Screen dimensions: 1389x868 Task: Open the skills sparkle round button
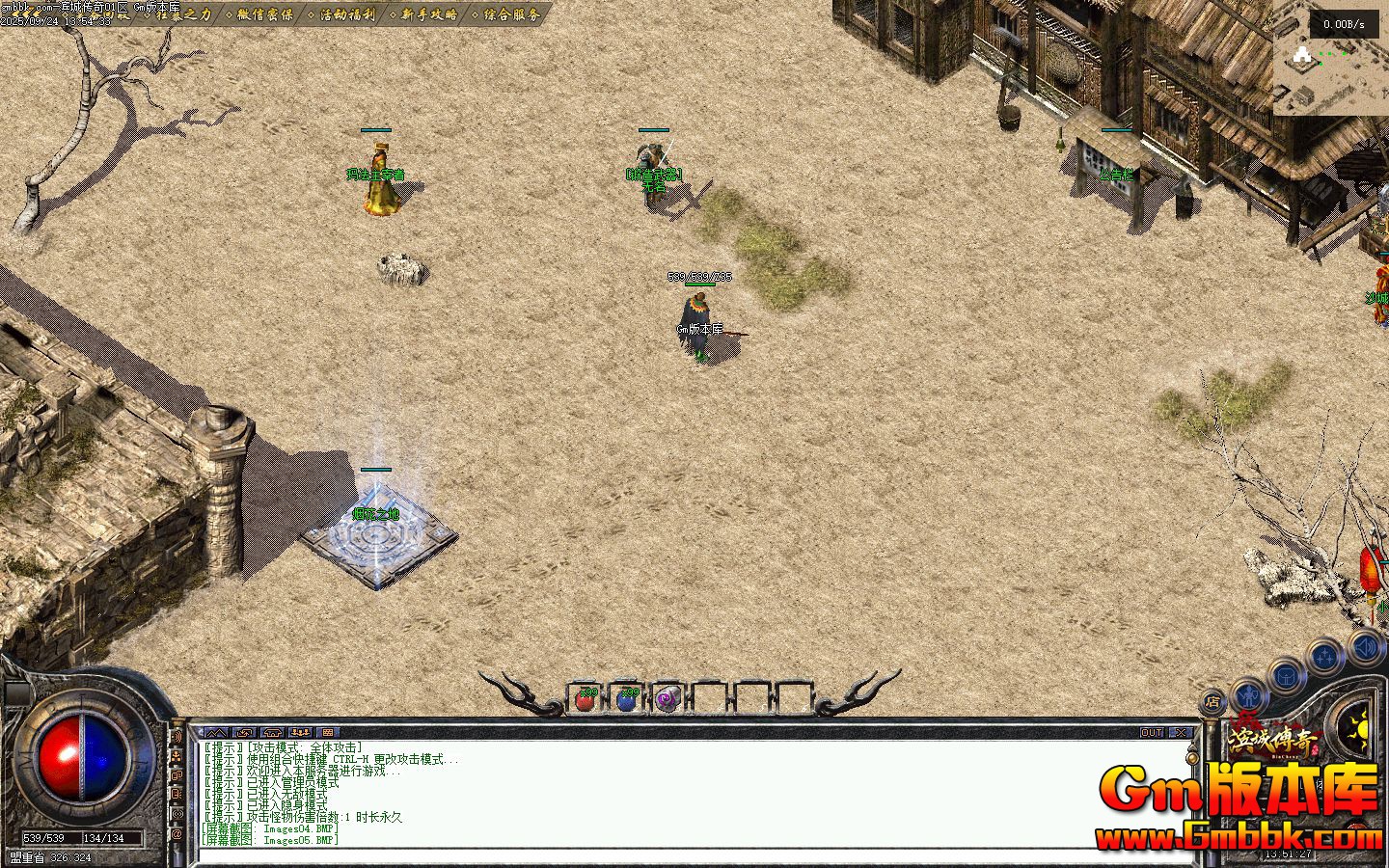1324,658
